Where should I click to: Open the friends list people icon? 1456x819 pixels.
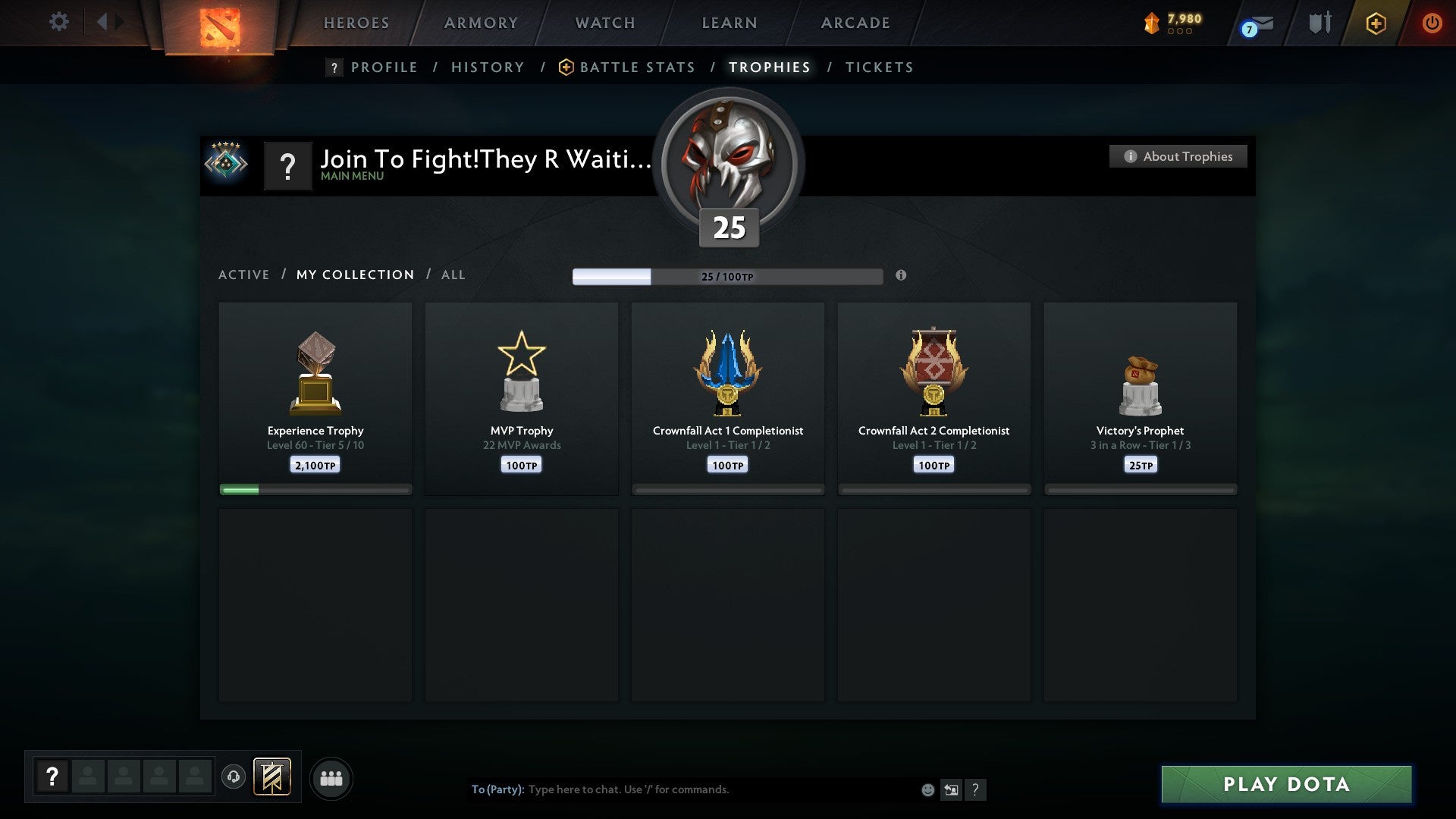(331, 778)
